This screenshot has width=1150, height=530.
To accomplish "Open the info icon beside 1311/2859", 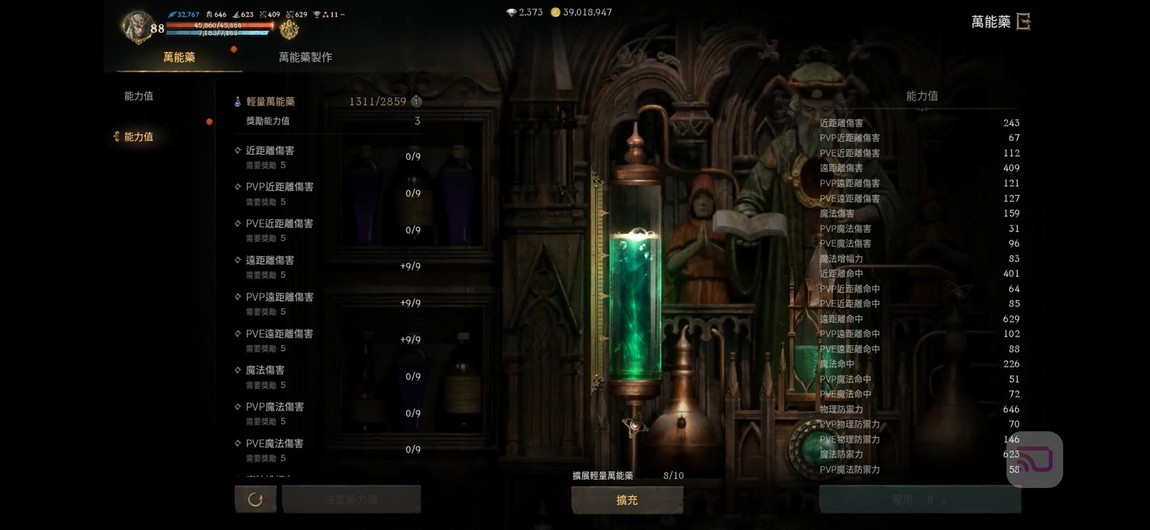I will click(416, 101).
